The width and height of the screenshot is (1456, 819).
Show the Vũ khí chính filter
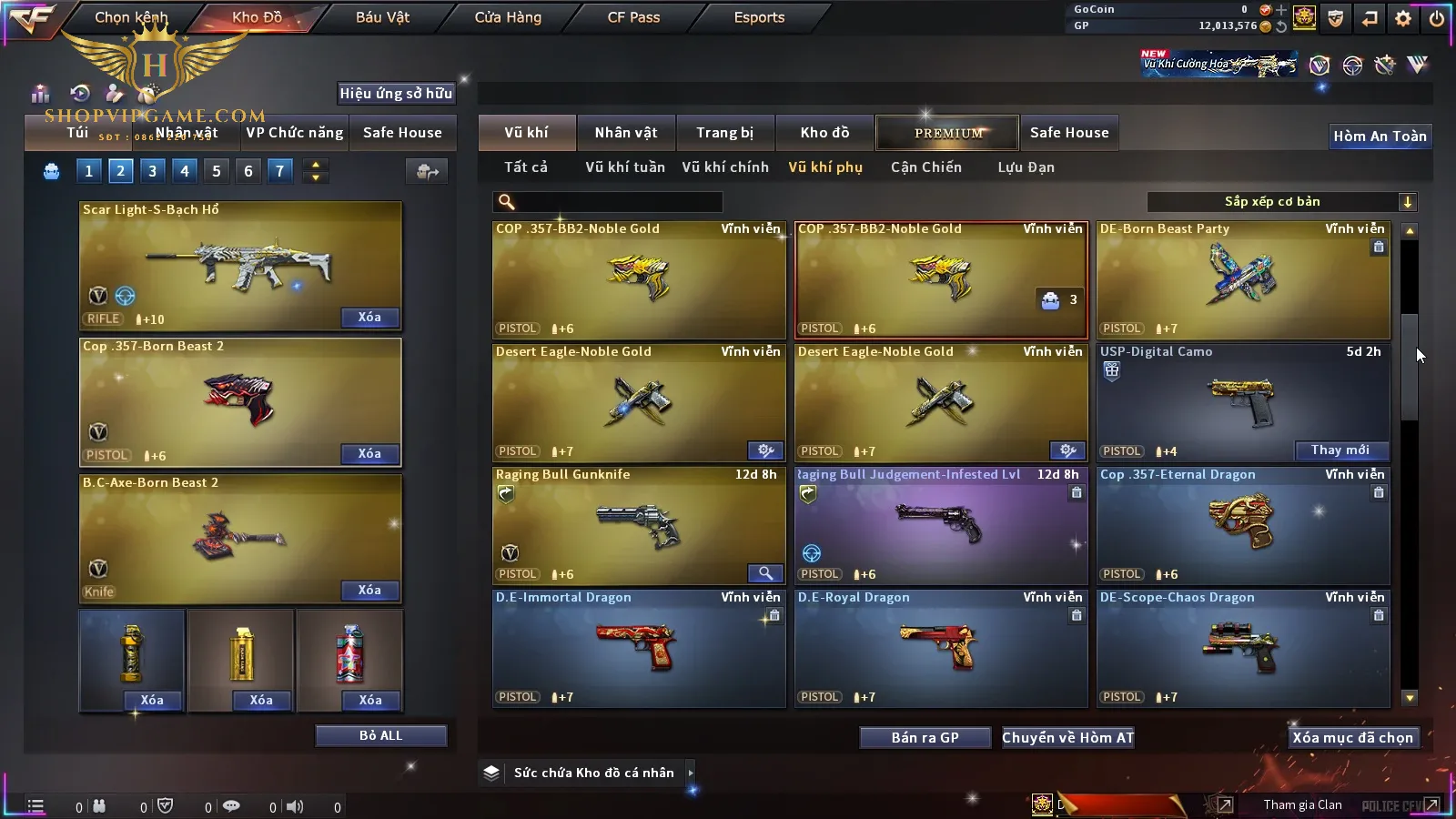pos(725,167)
